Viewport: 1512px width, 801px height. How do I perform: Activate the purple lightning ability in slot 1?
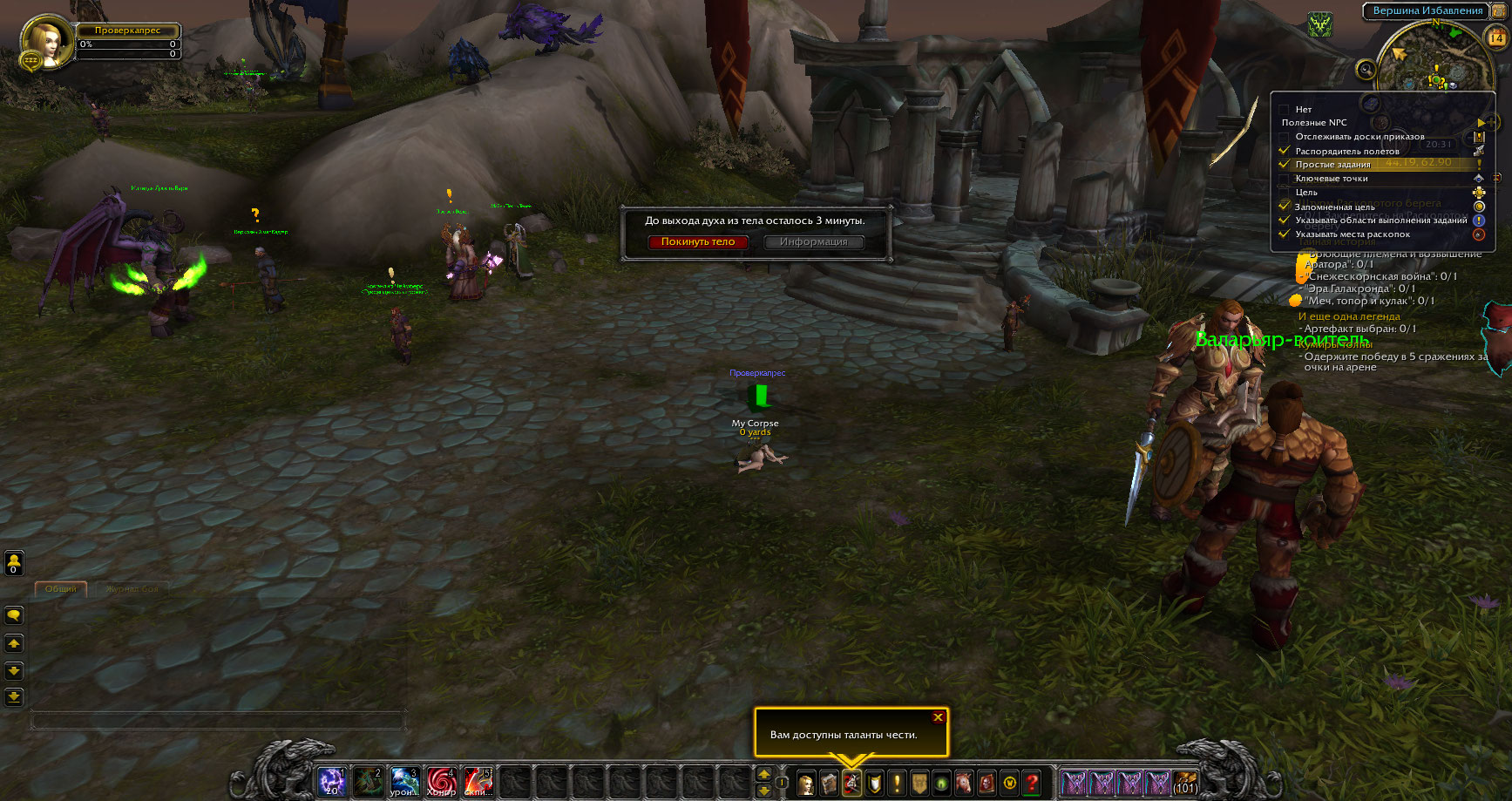pos(332,782)
